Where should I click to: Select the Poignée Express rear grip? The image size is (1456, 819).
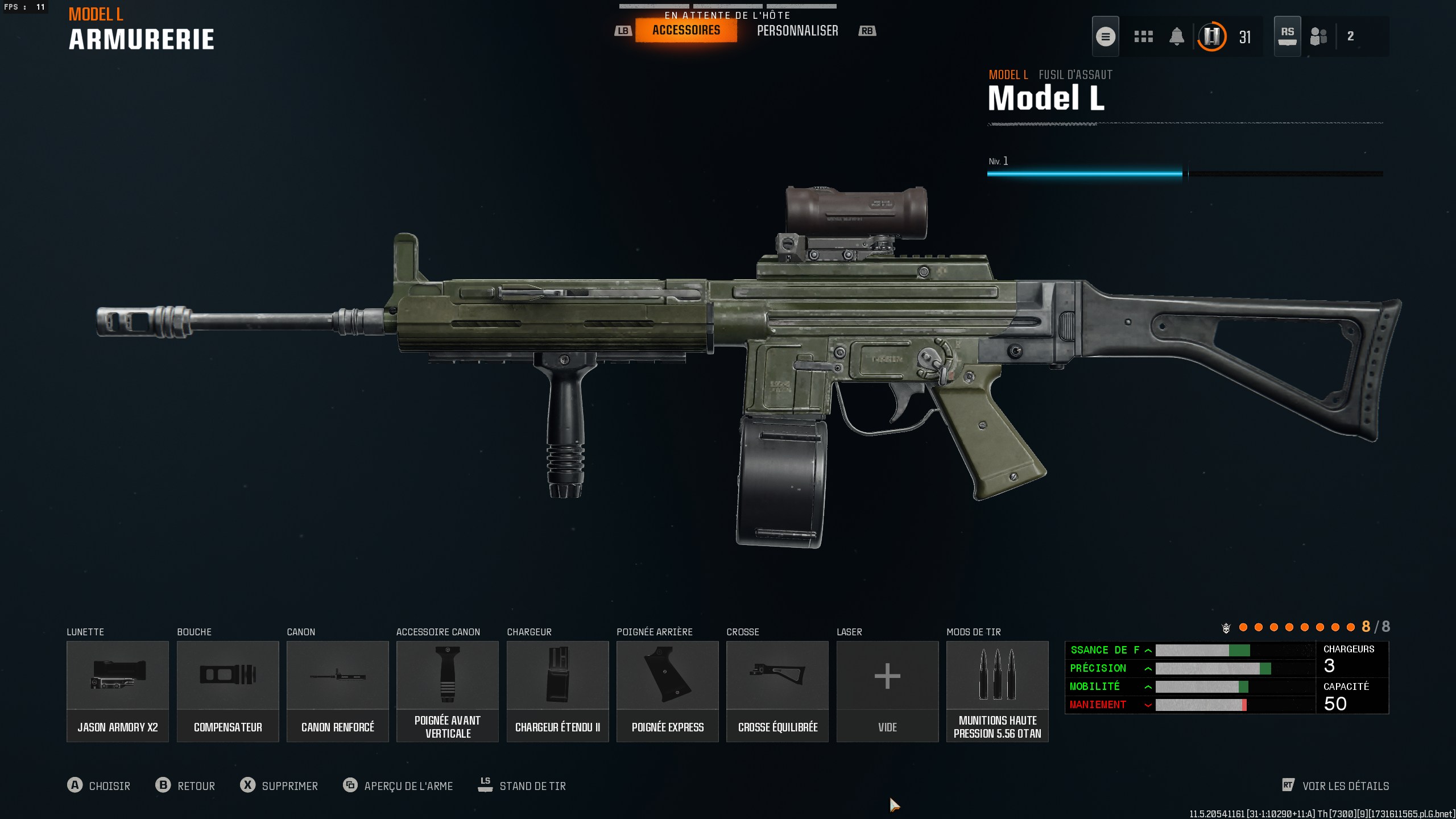pos(667,691)
